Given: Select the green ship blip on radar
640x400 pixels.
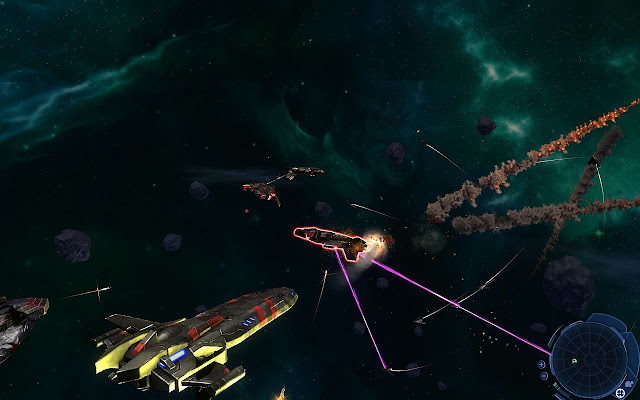Looking at the screenshot, I should [574, 361].
